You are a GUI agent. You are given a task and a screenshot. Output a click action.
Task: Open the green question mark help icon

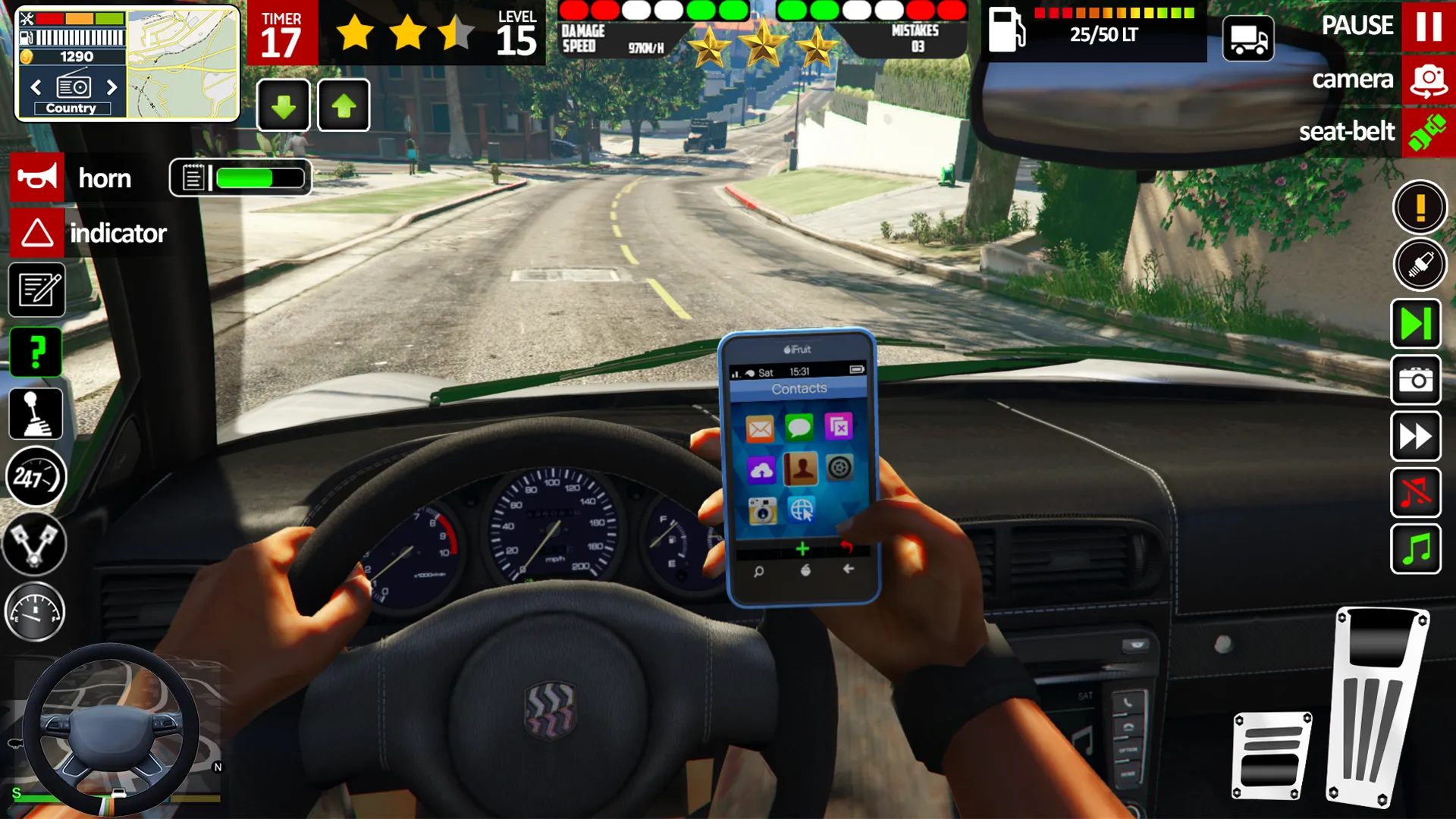pos(36,350)
